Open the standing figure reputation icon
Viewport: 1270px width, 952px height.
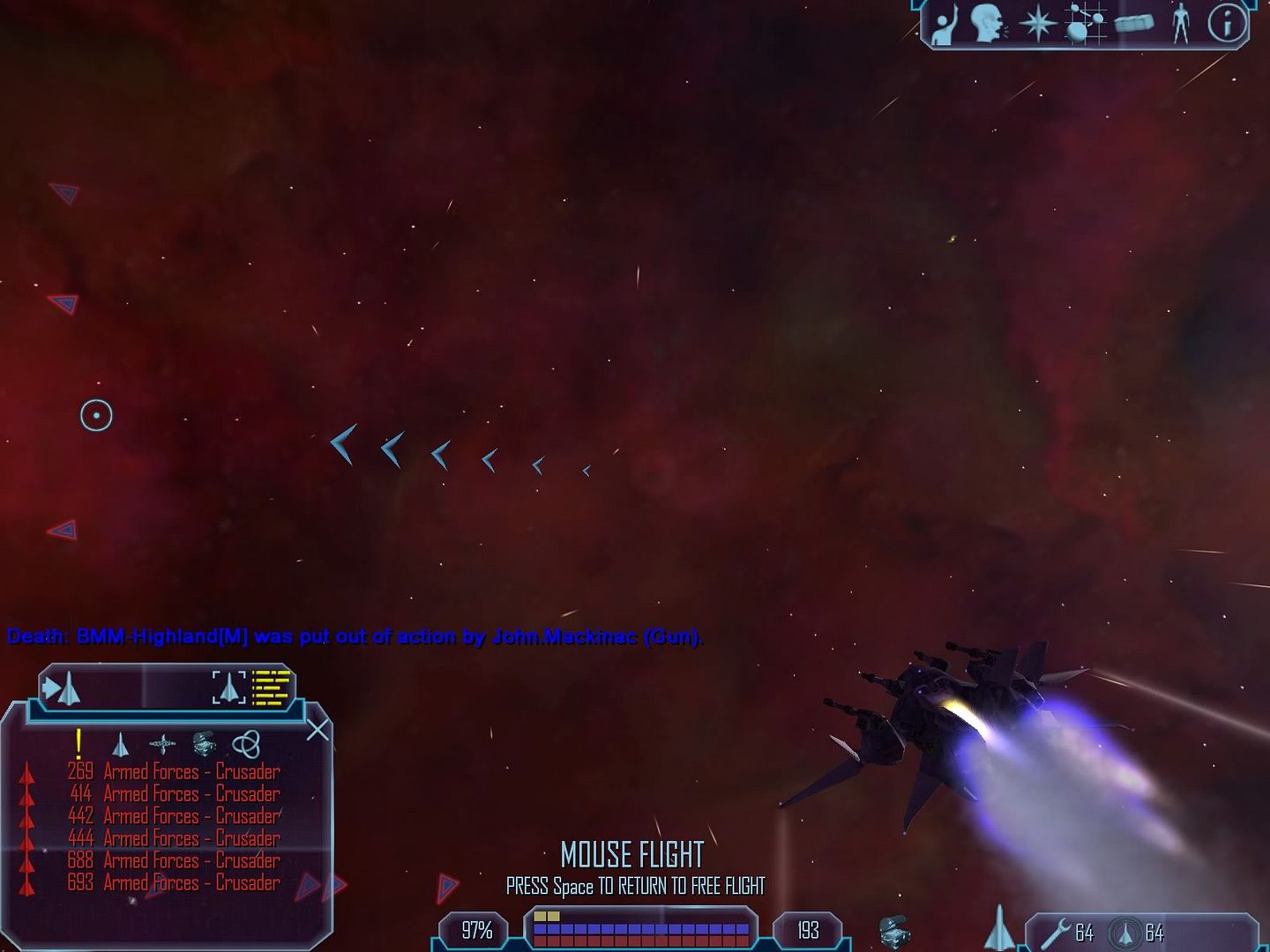coord(1181,24)
